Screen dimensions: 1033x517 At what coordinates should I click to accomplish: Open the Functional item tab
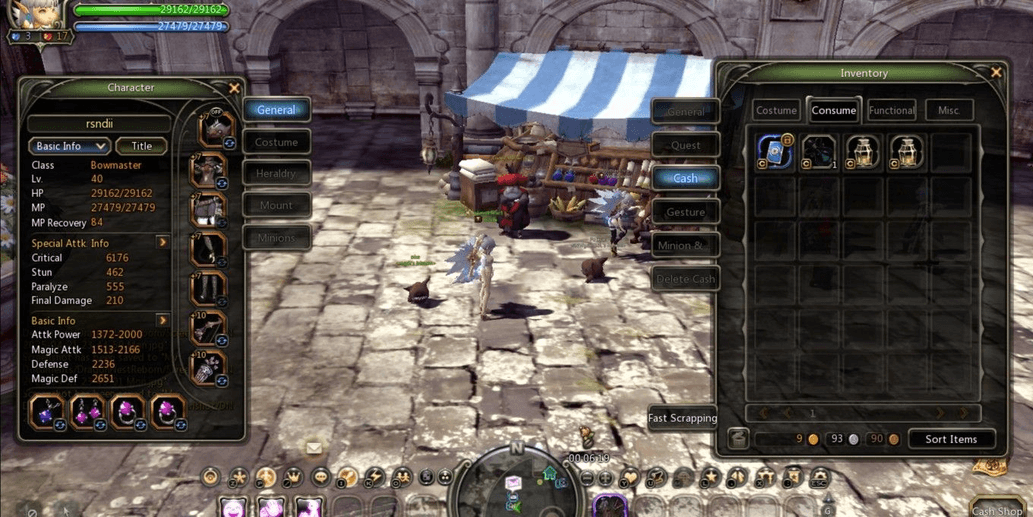(x=891, y=110)
